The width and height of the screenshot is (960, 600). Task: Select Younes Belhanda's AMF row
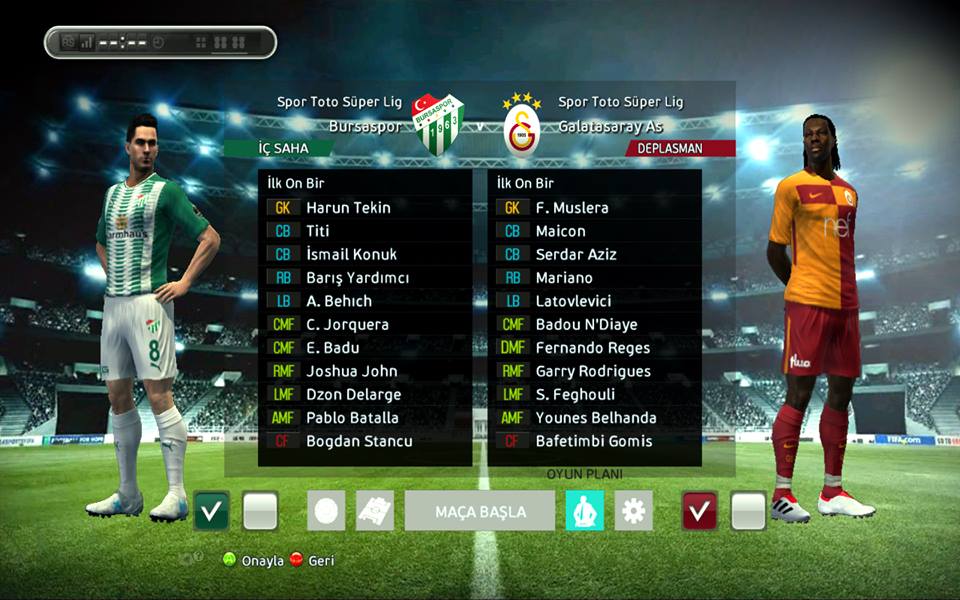point(595,418)
